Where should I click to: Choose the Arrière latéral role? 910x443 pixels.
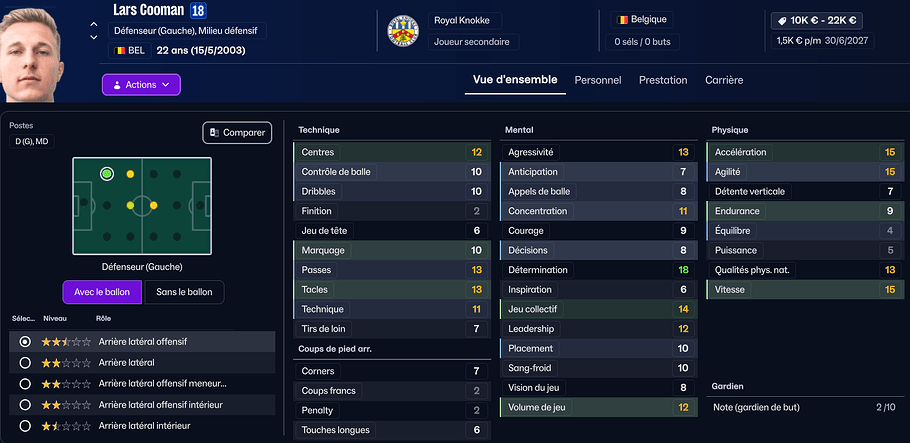click(25, 363)
